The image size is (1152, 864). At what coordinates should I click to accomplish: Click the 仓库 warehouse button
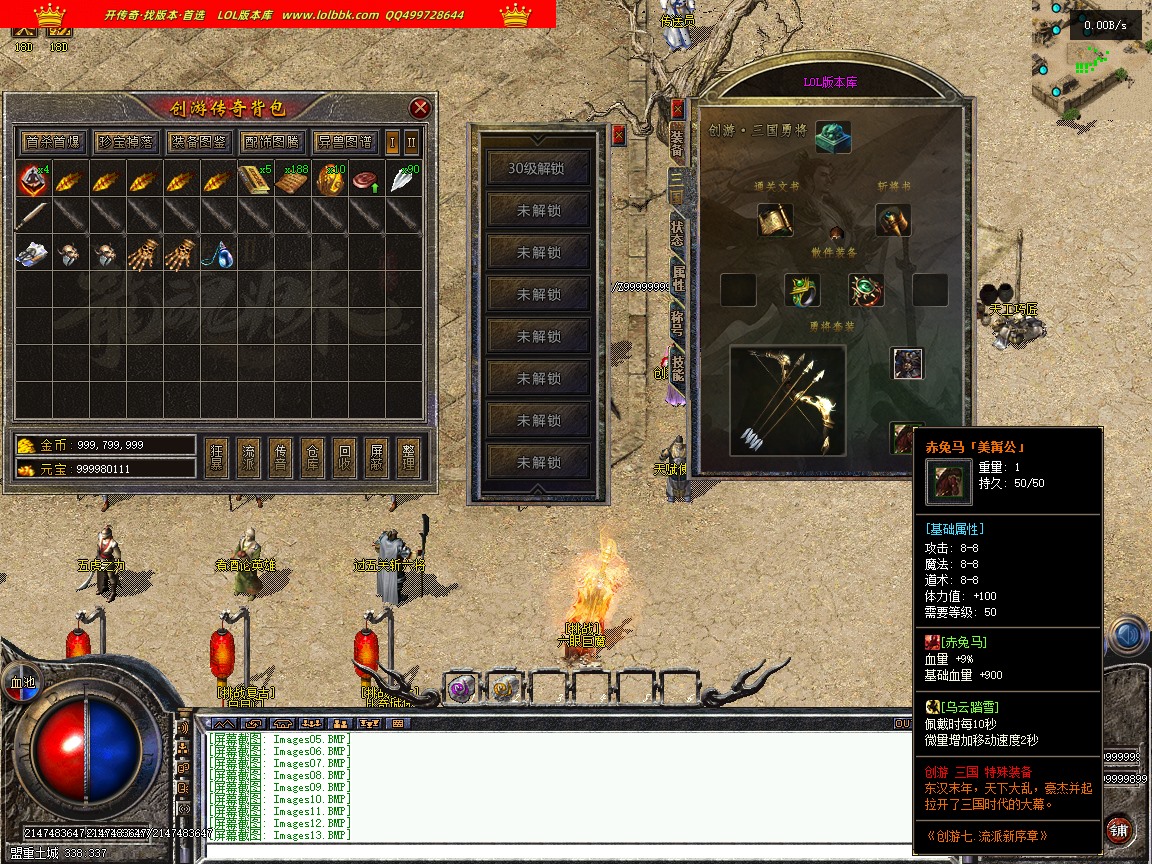click(313, 458)
